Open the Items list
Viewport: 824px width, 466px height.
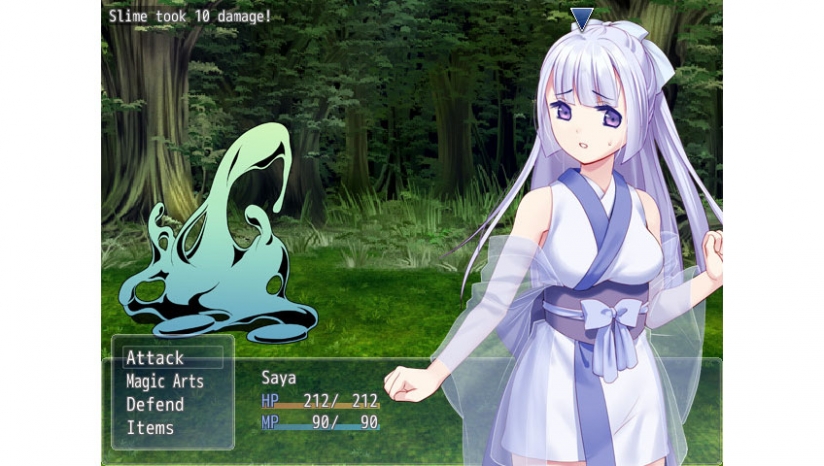pos(150,428)
